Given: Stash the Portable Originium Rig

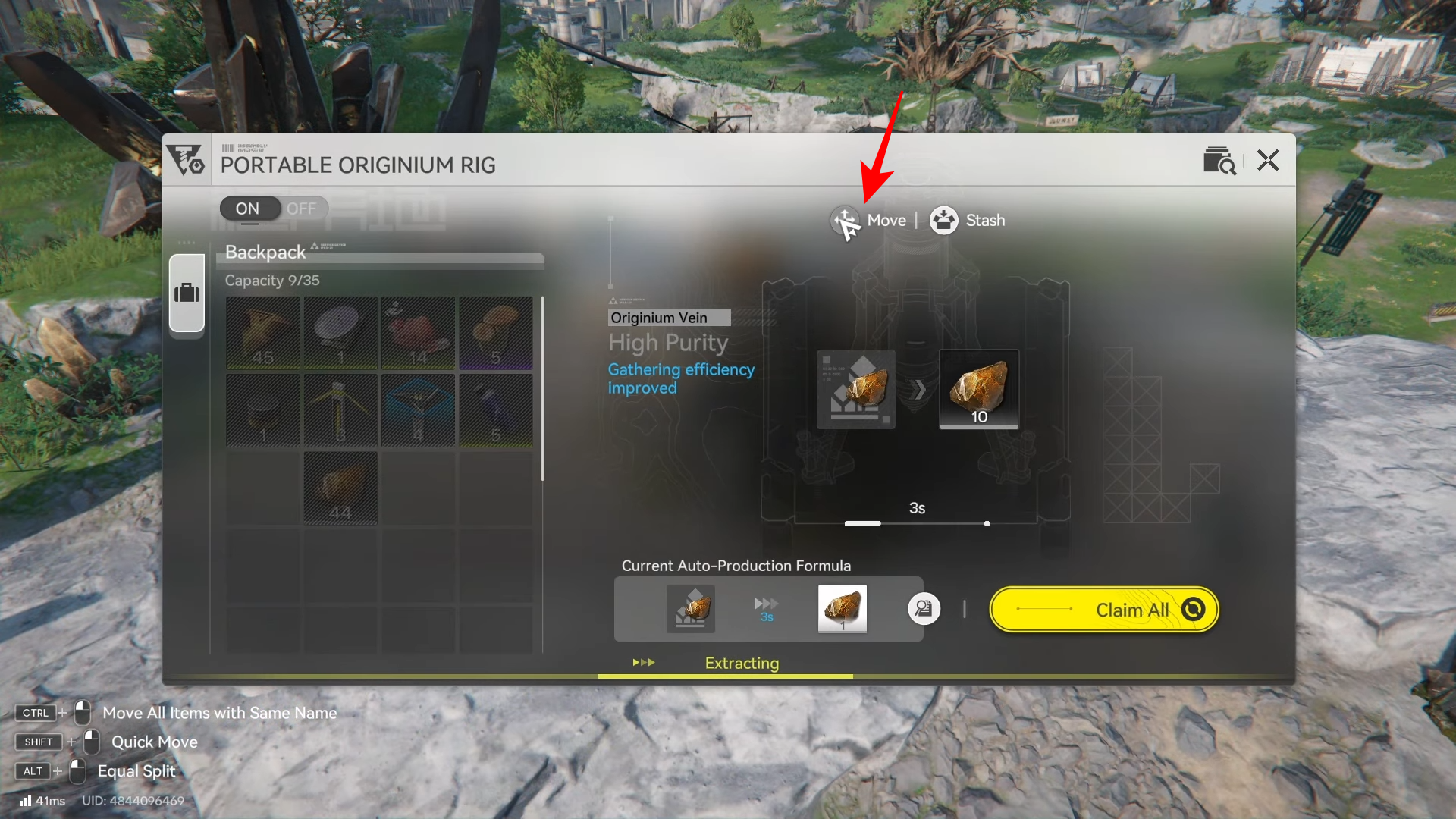Looking at the screenshot, I should [x=968, y=221].
